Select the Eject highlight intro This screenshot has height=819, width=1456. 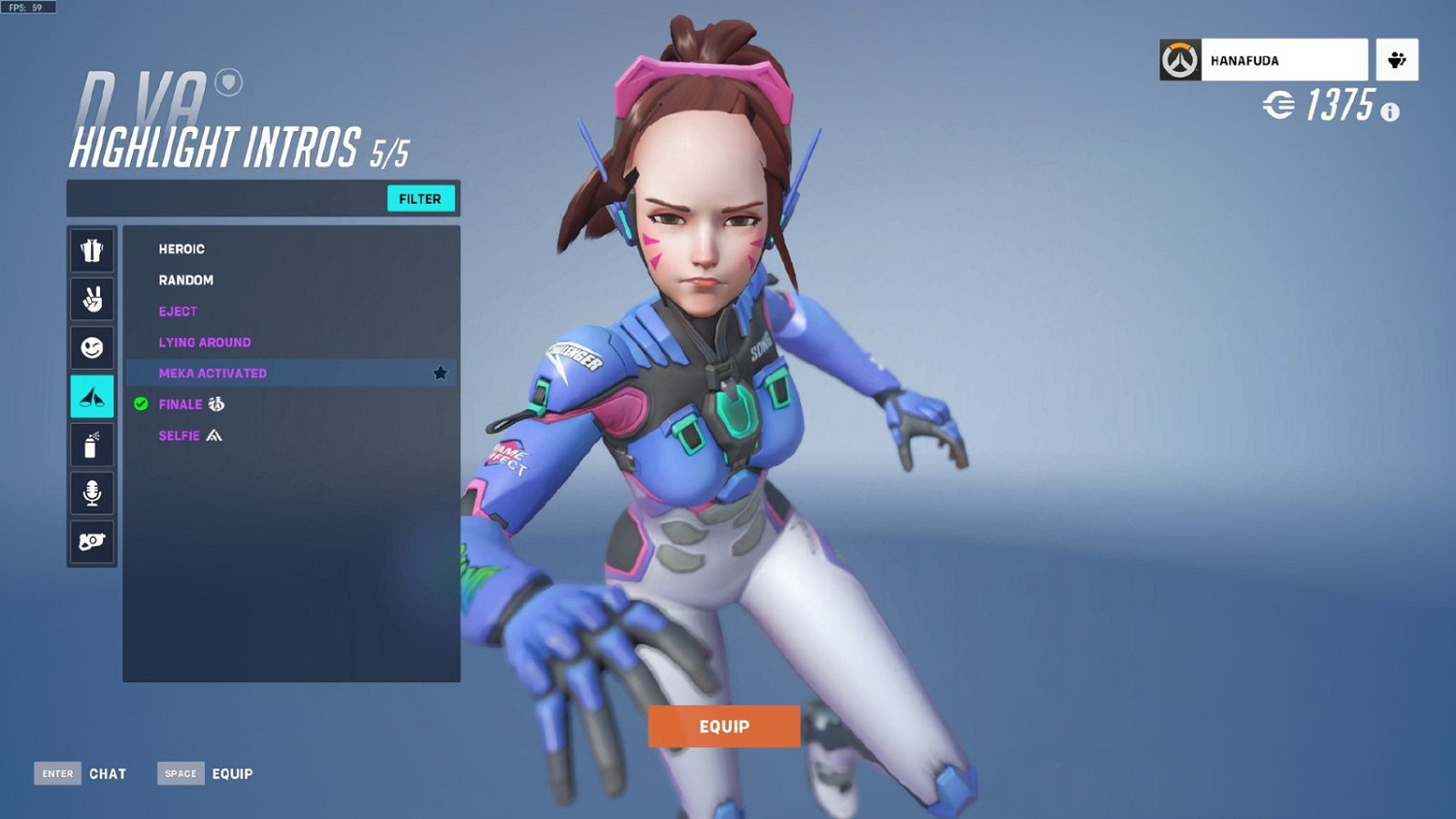178,311
